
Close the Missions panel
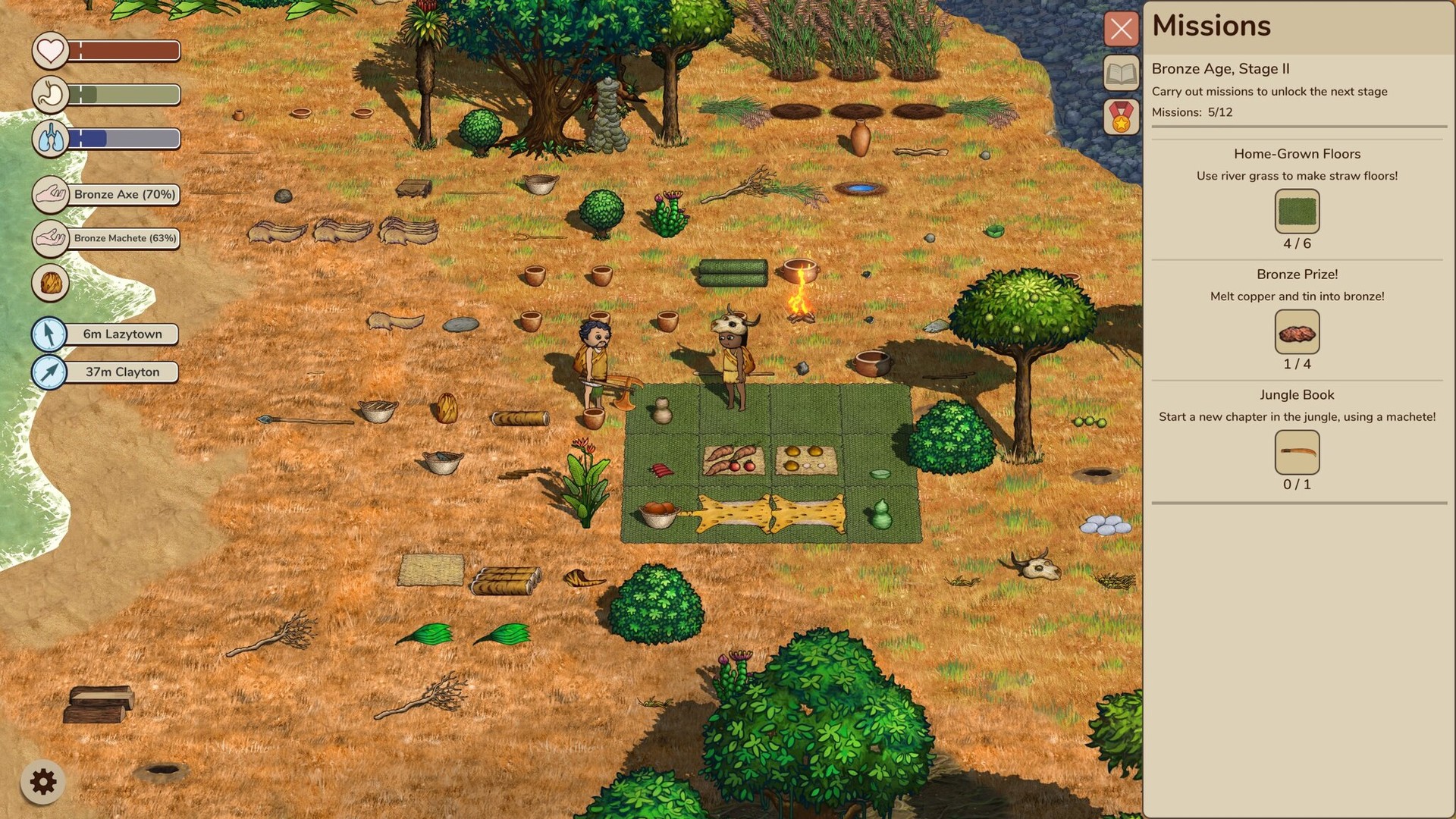1121,29
